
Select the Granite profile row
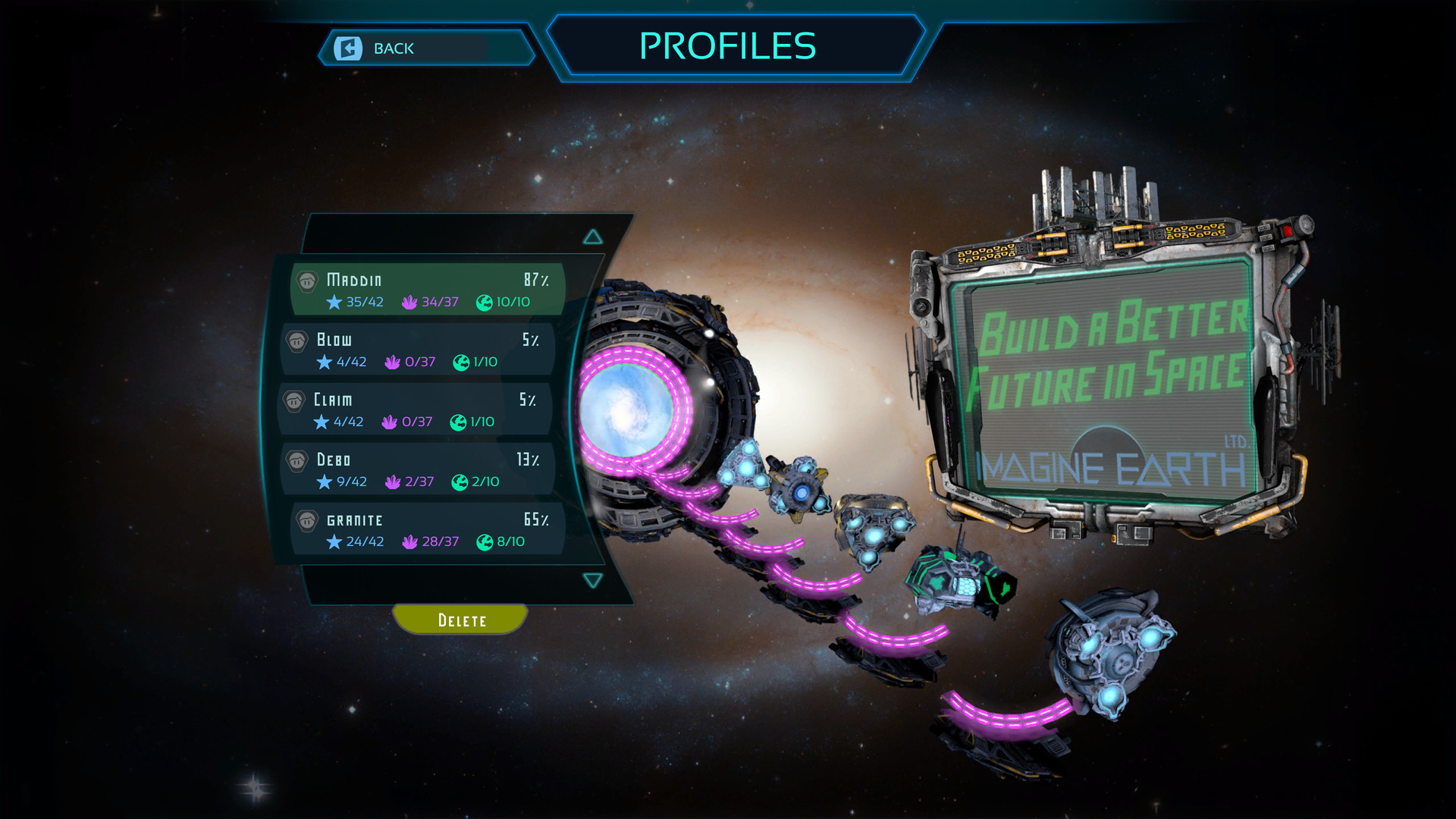(427, 529)
